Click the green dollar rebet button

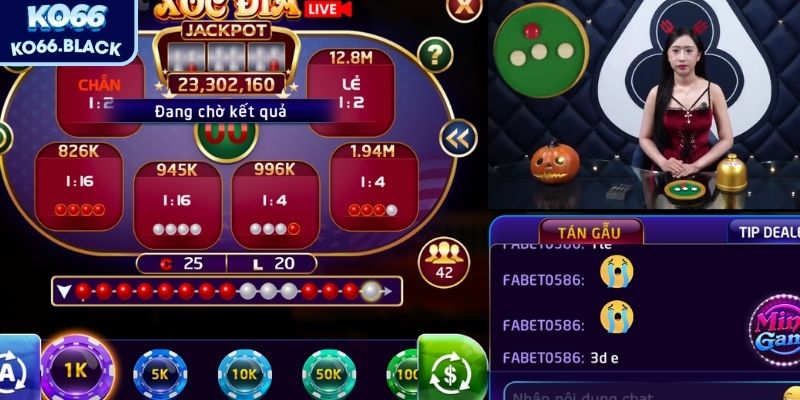451,370
